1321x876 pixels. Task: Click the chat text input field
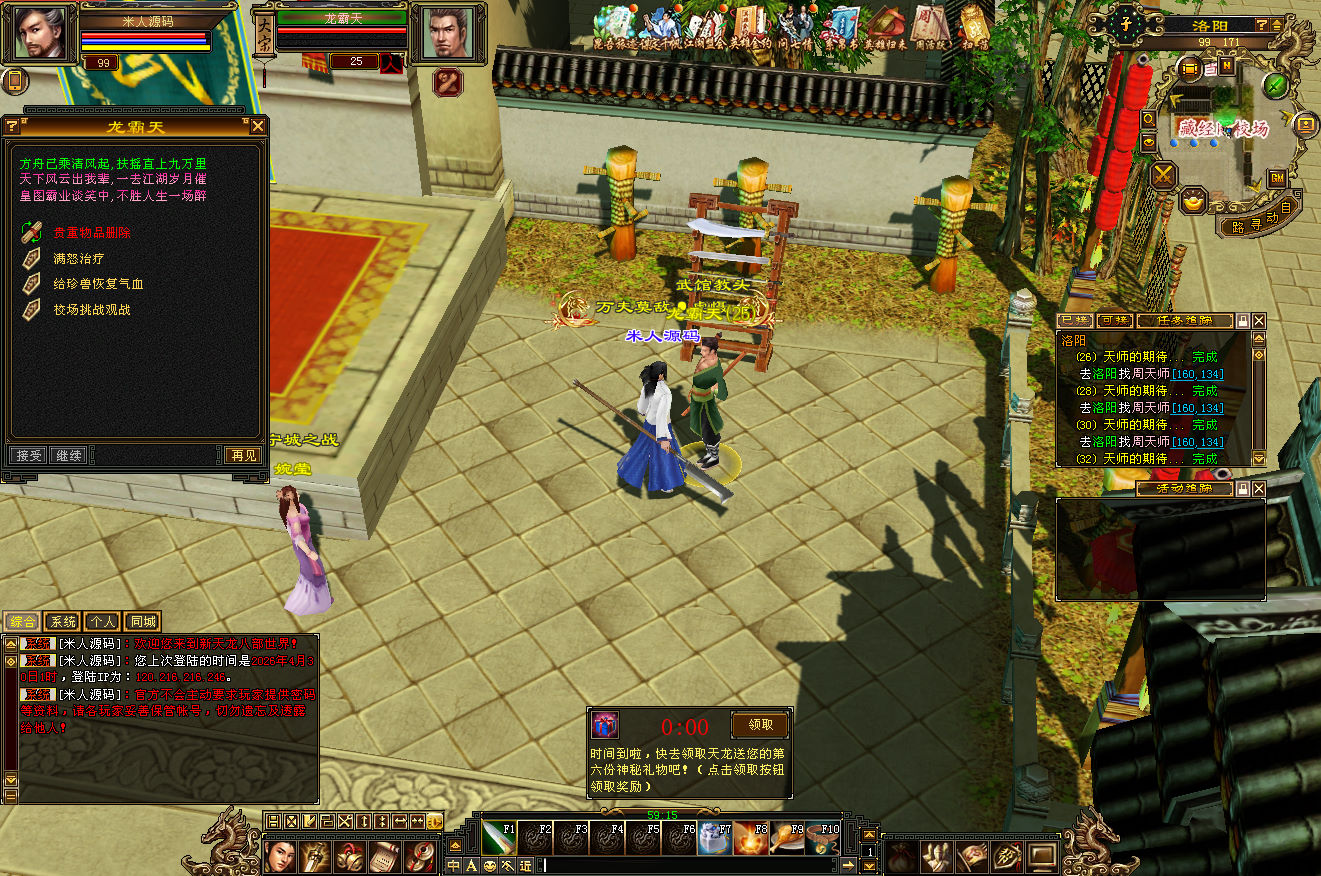coord(690,865)
